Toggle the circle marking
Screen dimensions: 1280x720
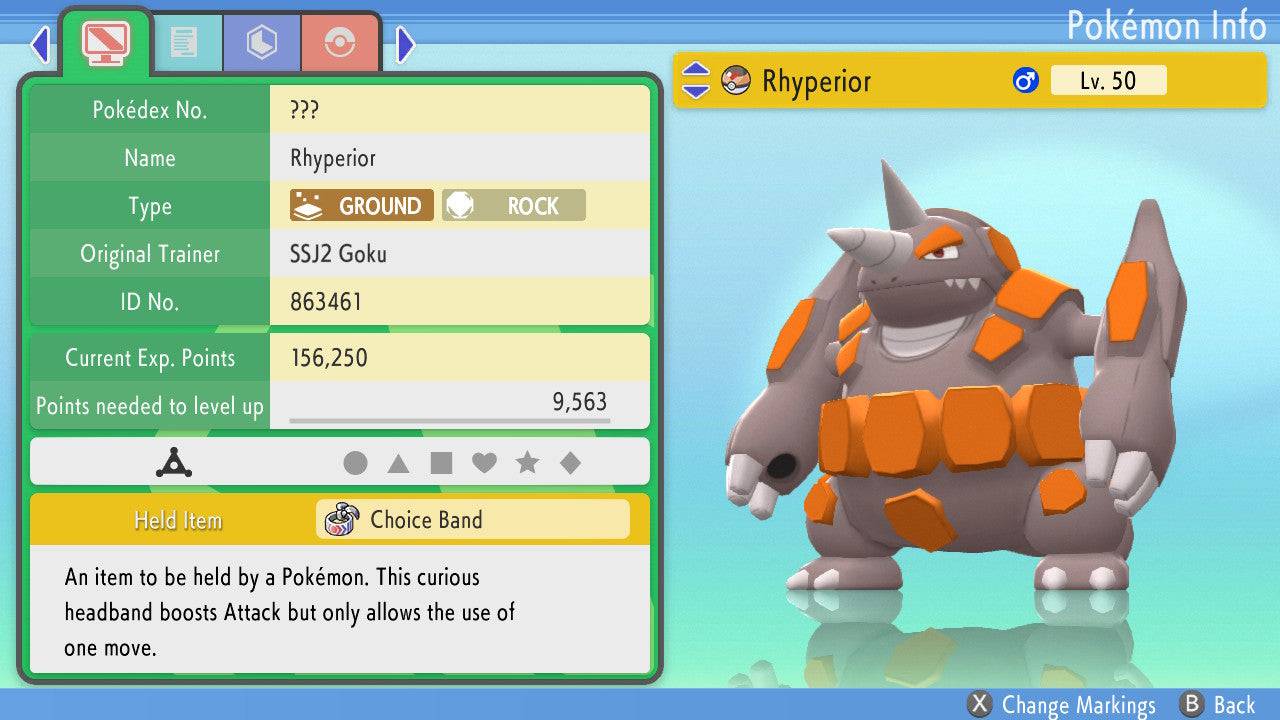355,463
